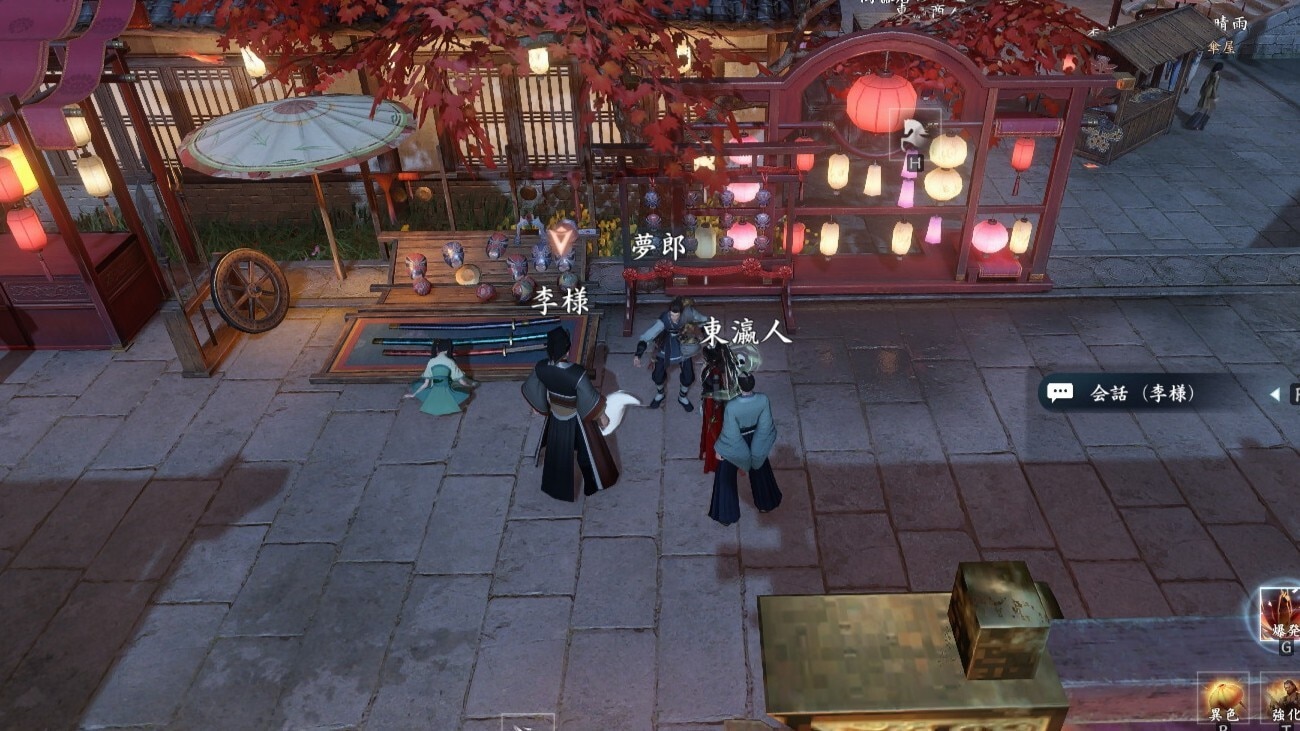Summon the mount with the horse icon
The height and width of the screenshot is (731, 1300).
point(915,131)
